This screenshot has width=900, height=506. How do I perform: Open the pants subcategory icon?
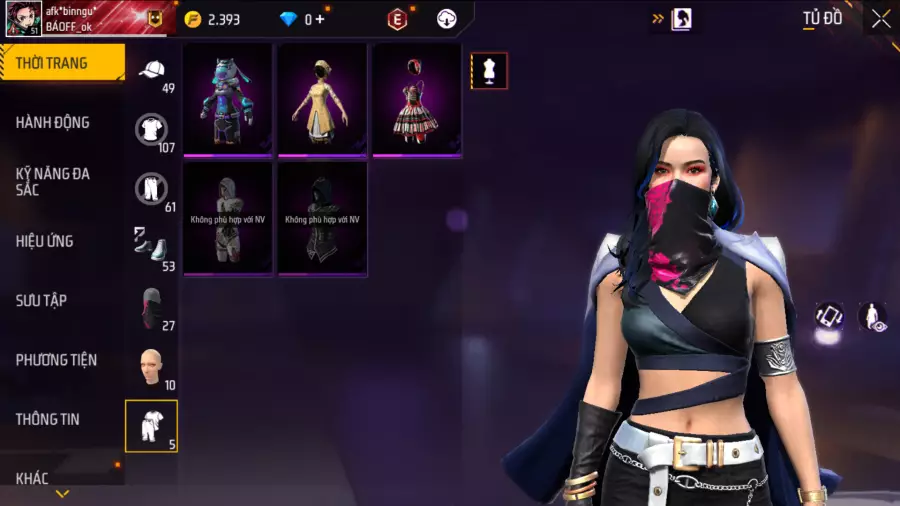click(152, 188)
